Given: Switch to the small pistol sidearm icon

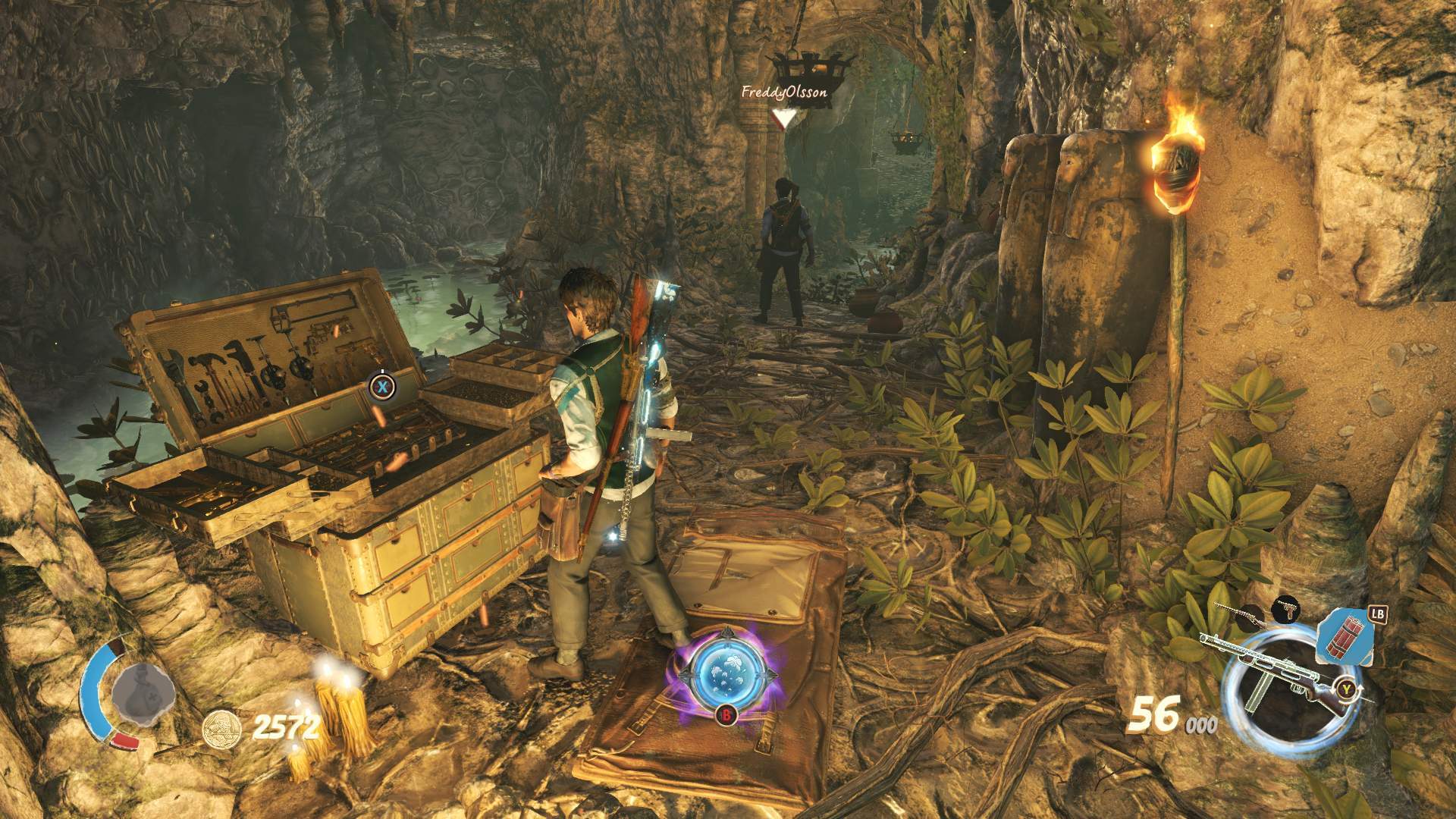Looking at the screenshot, I should pyautogui.click(x=1286, y=607).
